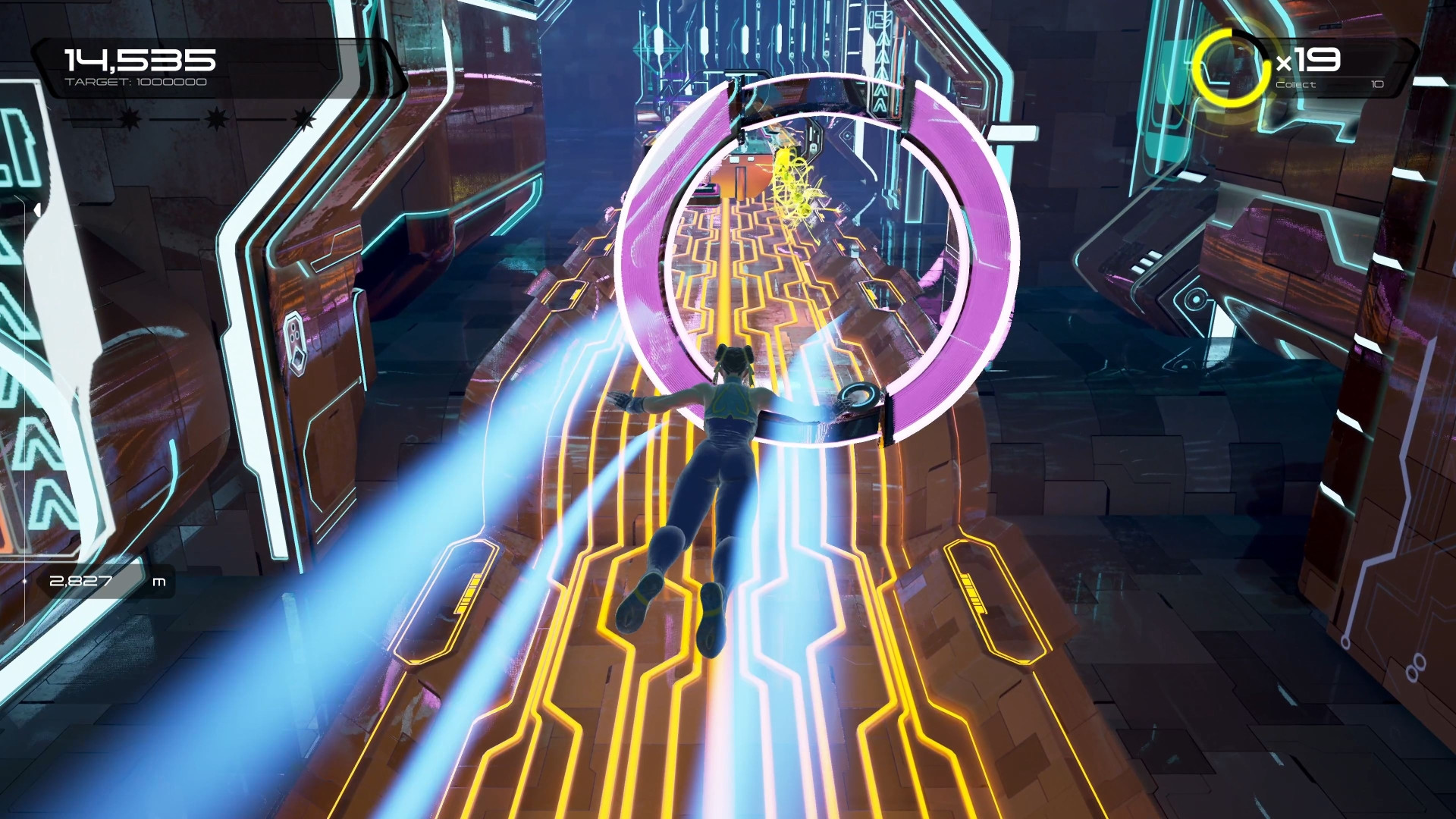
Task: Click the Collect label text
Action: coord(1295,85)
